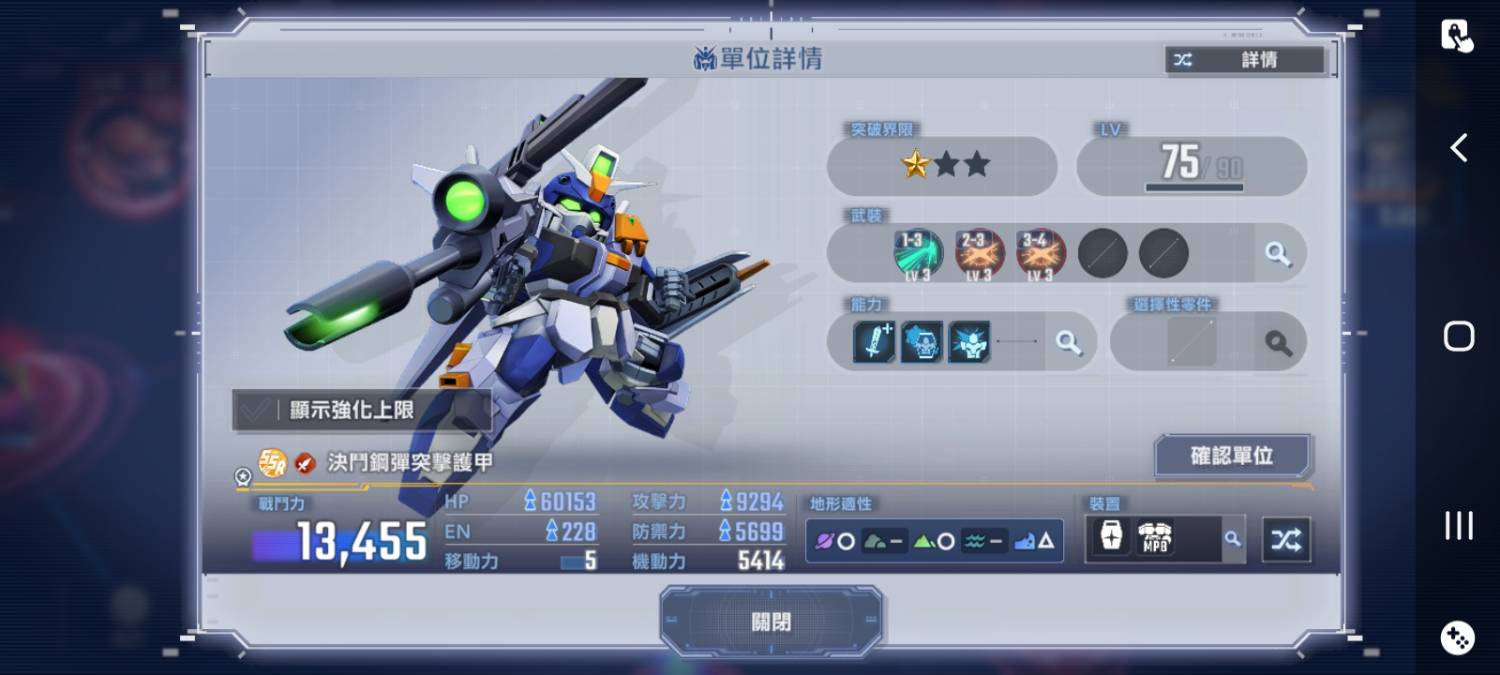Open the 選擇性零件 optional parts magnifier
This screenshot has height=675, width=1500.
click(1278, 343)
